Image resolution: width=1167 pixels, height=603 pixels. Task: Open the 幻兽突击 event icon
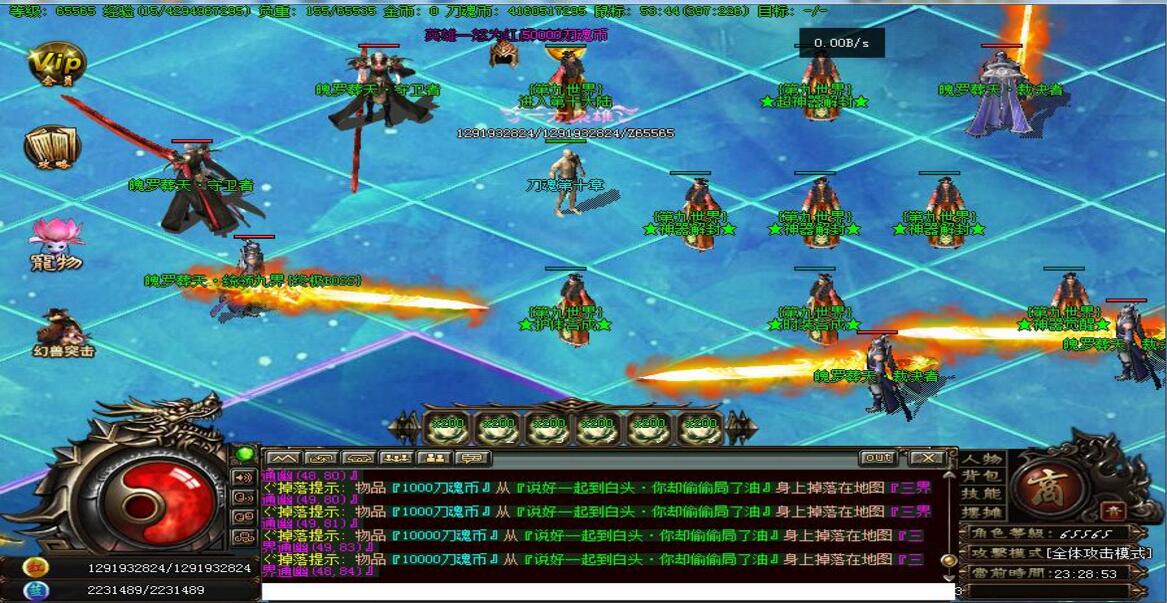pyautogui.click(x=61, y=333)
